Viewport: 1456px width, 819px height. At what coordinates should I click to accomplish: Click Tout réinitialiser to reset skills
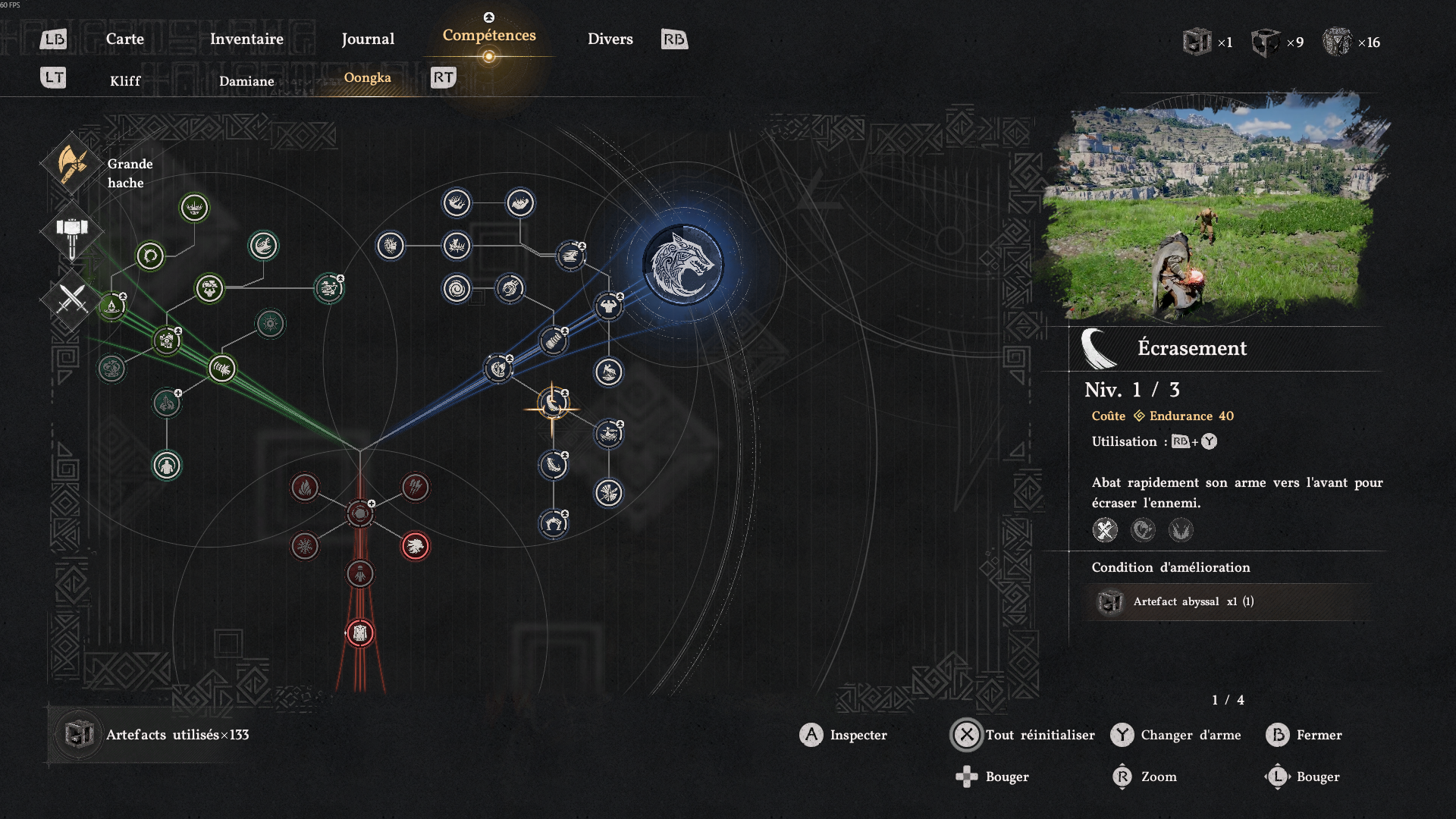pos(1024,735)
